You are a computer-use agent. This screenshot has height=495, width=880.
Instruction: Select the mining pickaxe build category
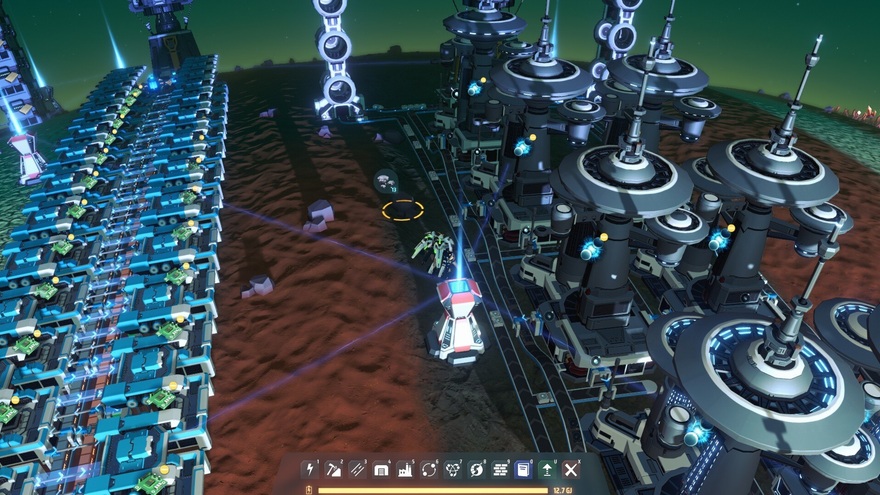click(x=334, y=469)
